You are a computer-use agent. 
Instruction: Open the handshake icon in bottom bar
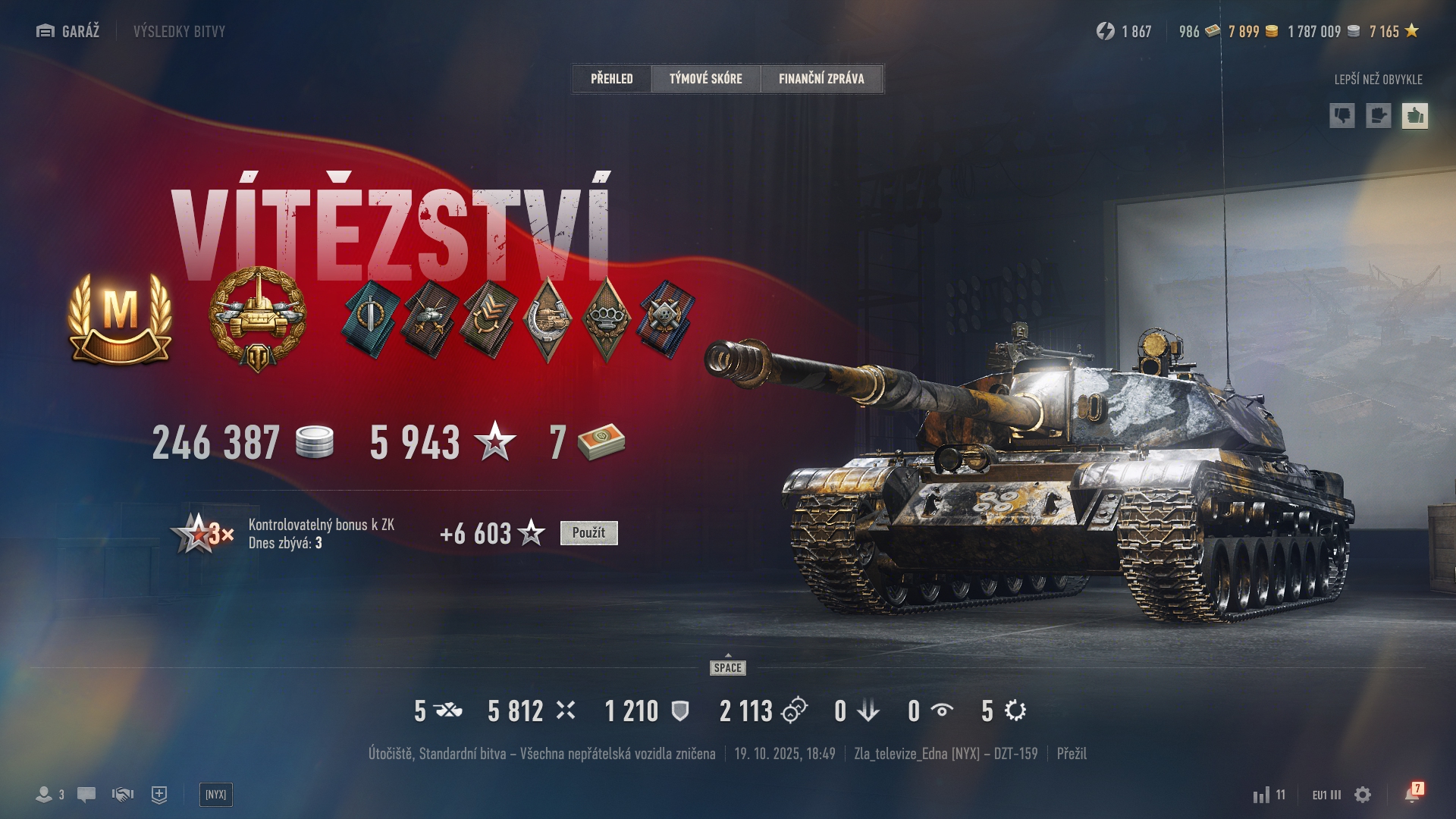123,795
